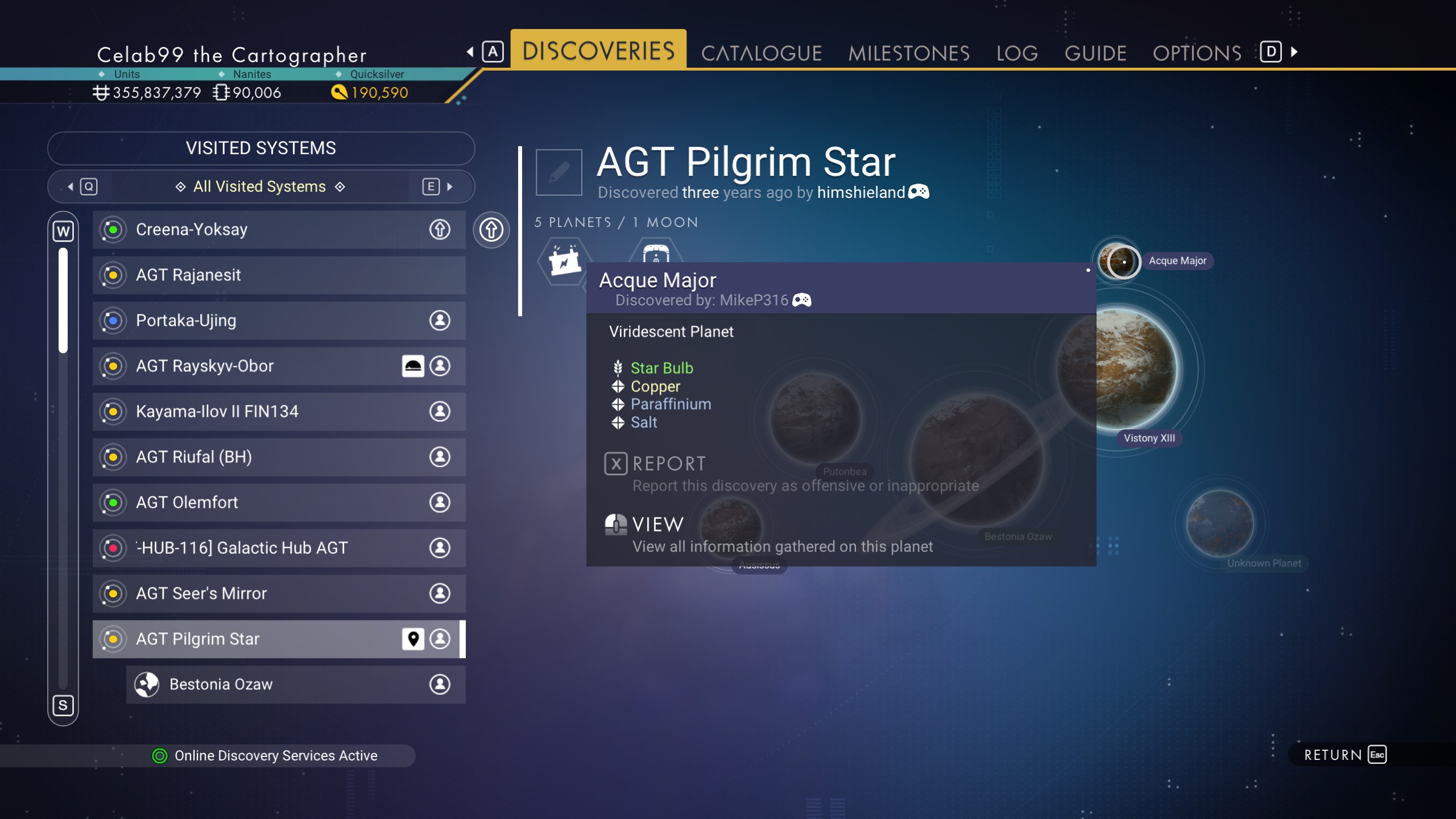
Task: Report the Acque Major discovery
Action: pyautogui.click(x=669, y=464)
